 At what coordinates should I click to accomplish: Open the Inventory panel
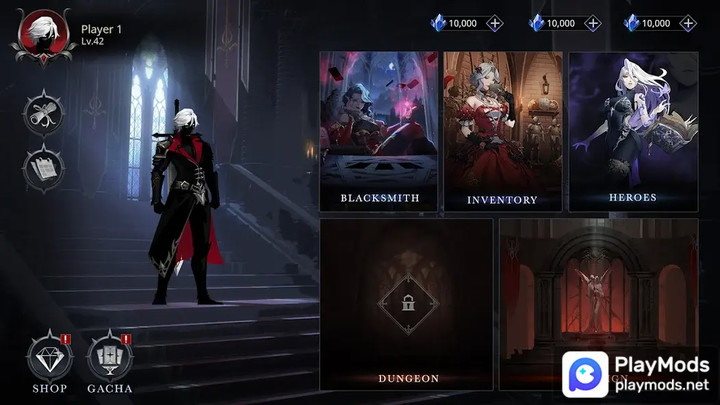pos(502,131)
